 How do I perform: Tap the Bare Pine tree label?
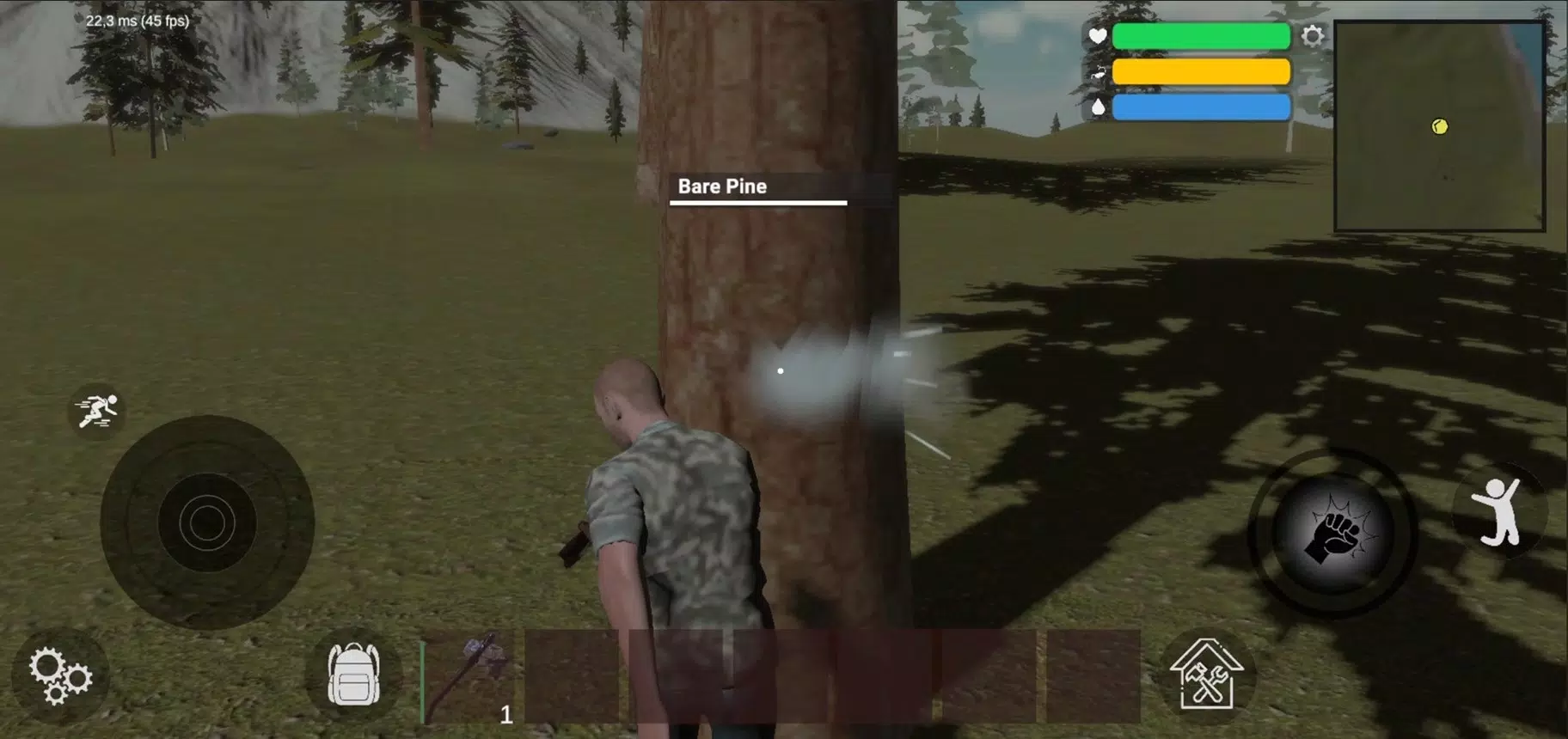(x=723, y=186)
